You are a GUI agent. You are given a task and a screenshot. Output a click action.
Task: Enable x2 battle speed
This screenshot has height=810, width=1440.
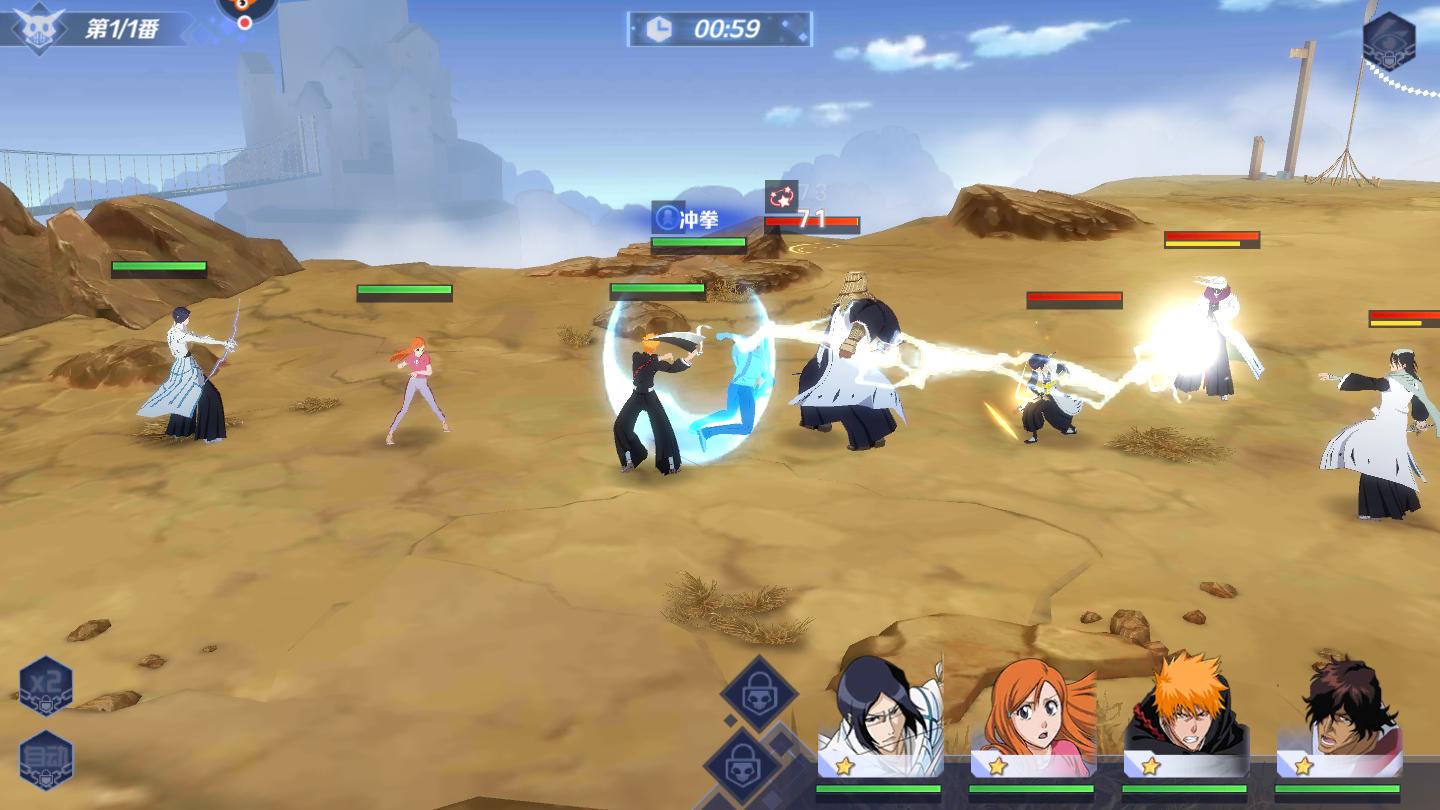[45, 683]
